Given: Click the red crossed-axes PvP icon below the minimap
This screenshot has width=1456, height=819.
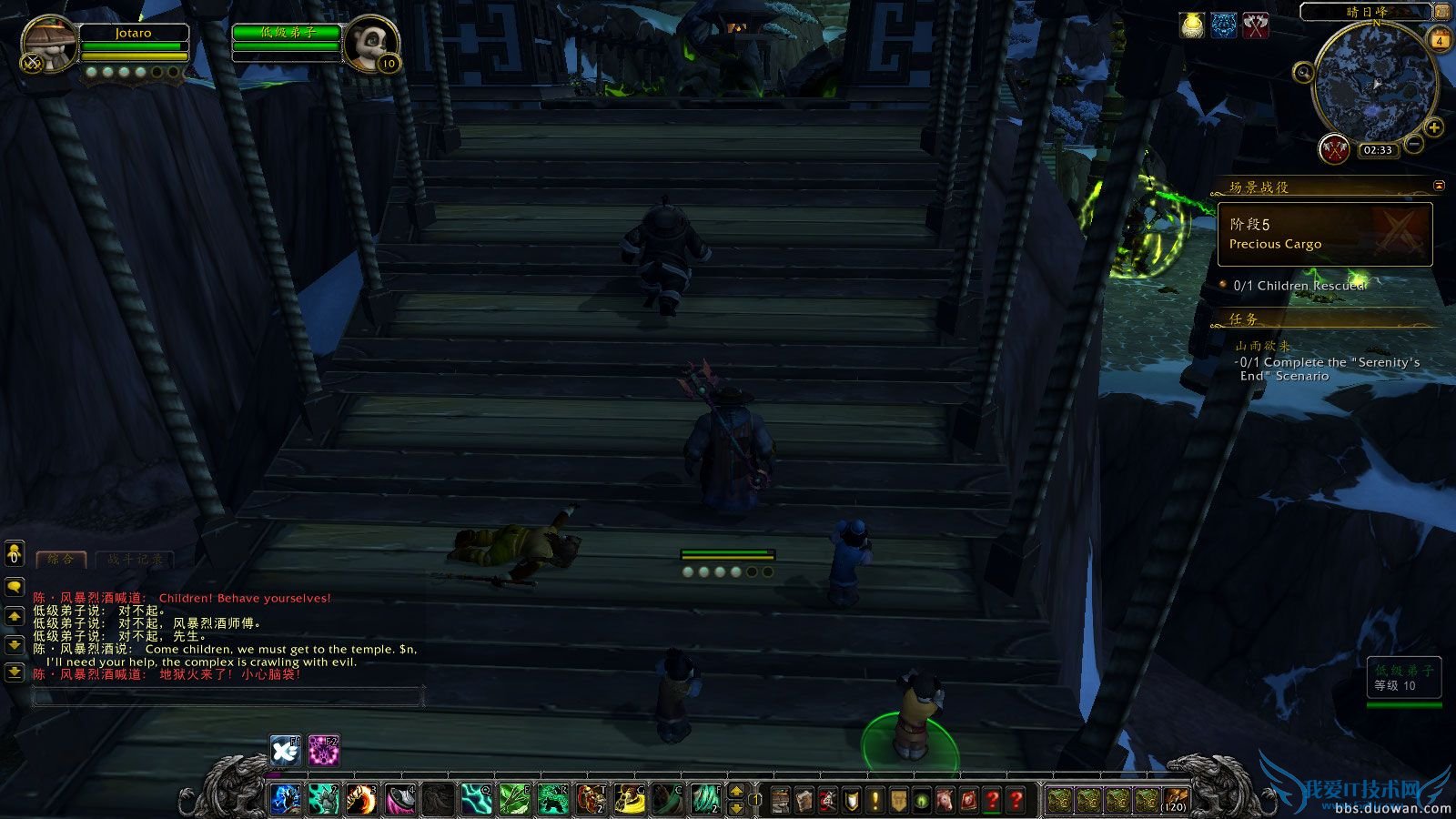Looking at the screenshot, I should tap(1334, 151).
